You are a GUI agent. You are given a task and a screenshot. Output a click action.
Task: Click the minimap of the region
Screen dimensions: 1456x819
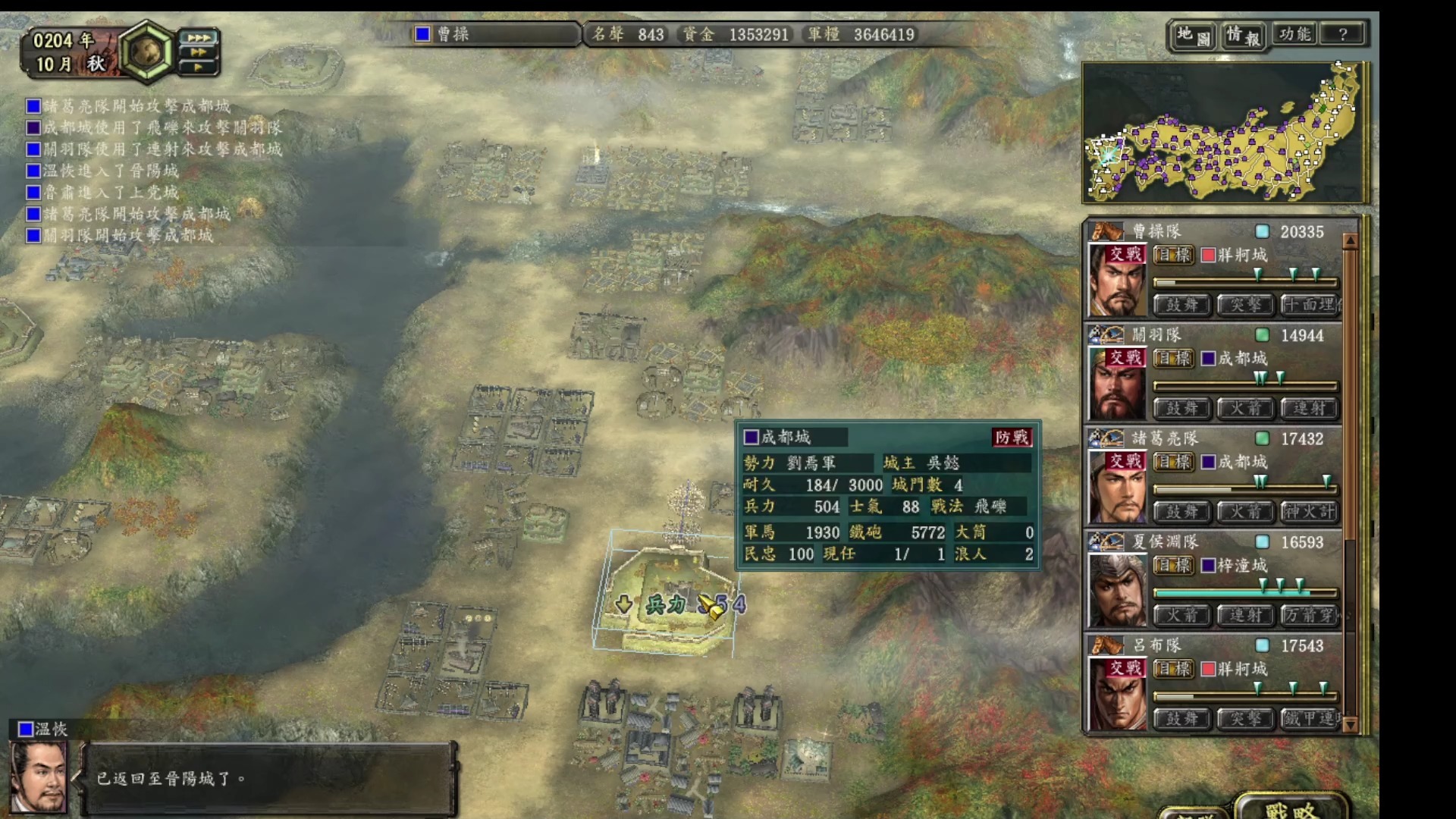1222,133
